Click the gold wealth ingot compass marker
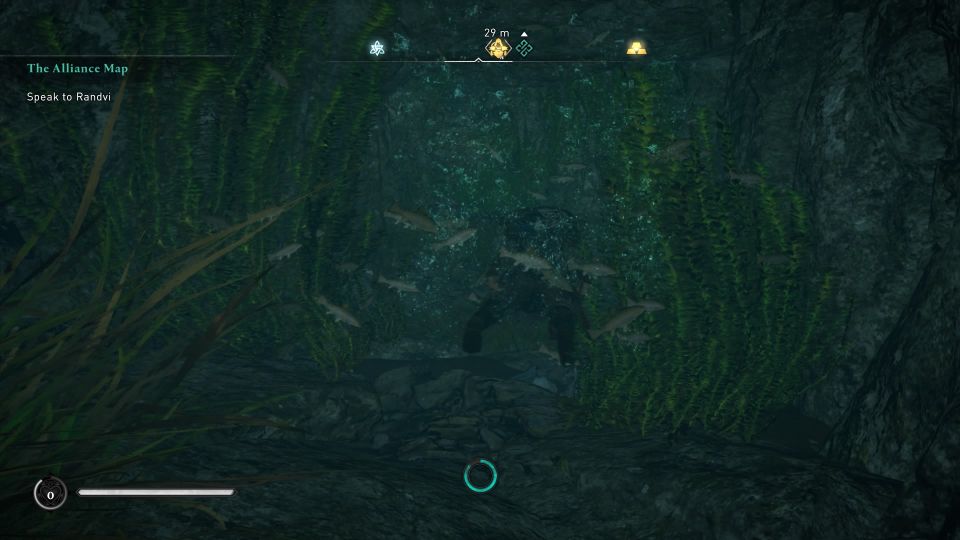This screenshot has width=960, height=540. pyautogui.click(x=637, y=48)
